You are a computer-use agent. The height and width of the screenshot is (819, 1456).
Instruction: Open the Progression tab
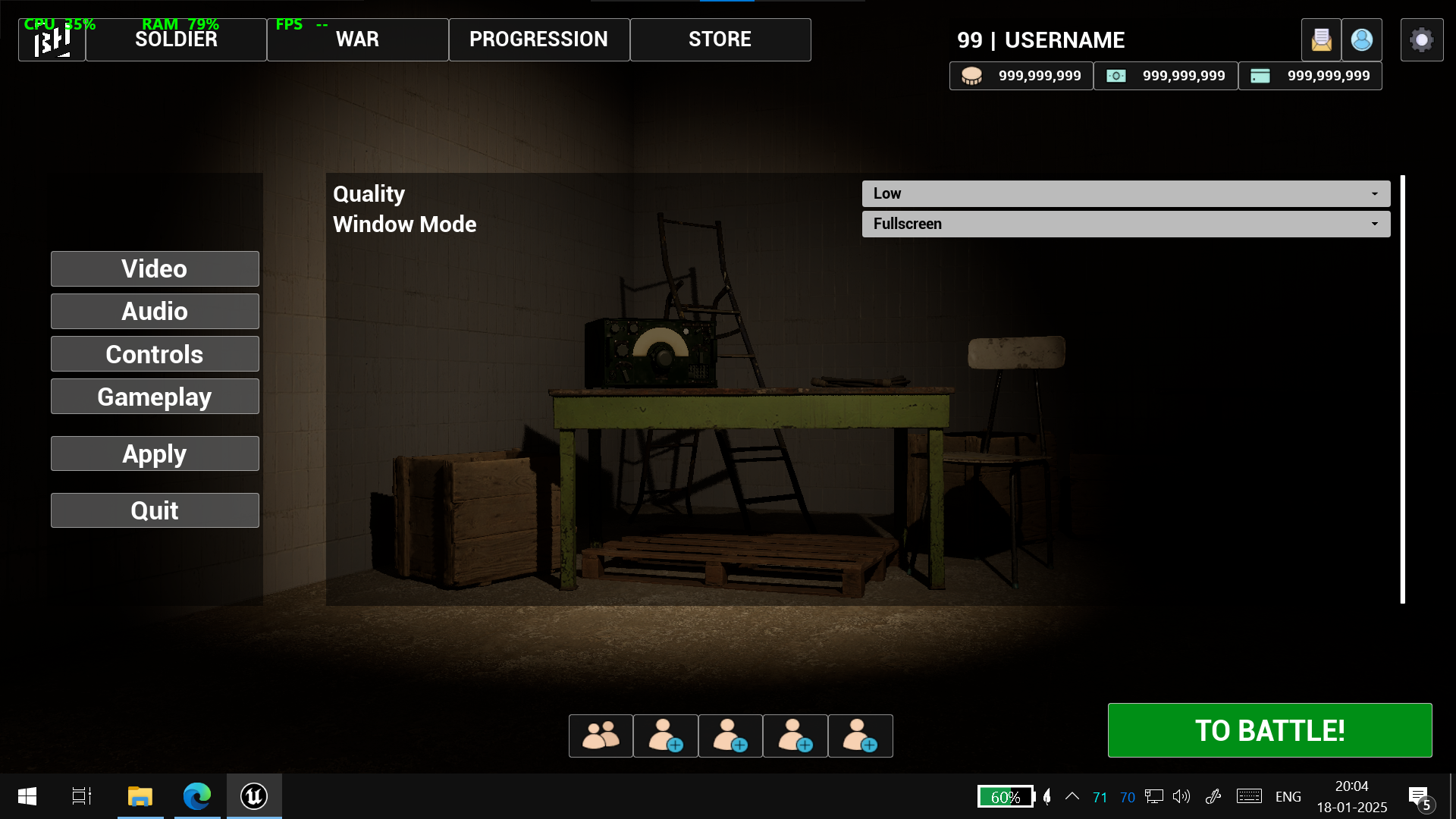(x=538, y=39)
